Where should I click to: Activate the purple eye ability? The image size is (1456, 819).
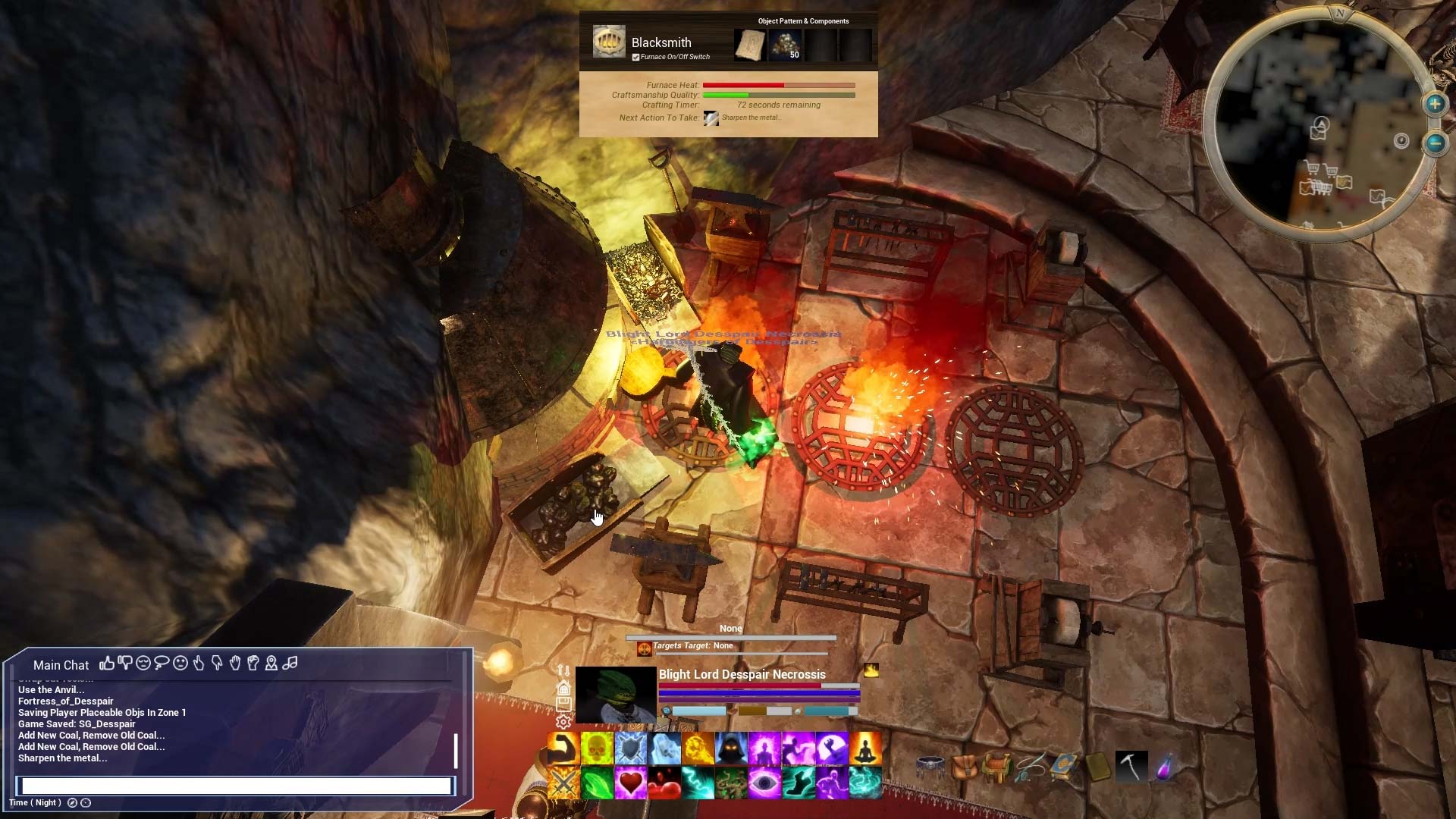point(764,783)
